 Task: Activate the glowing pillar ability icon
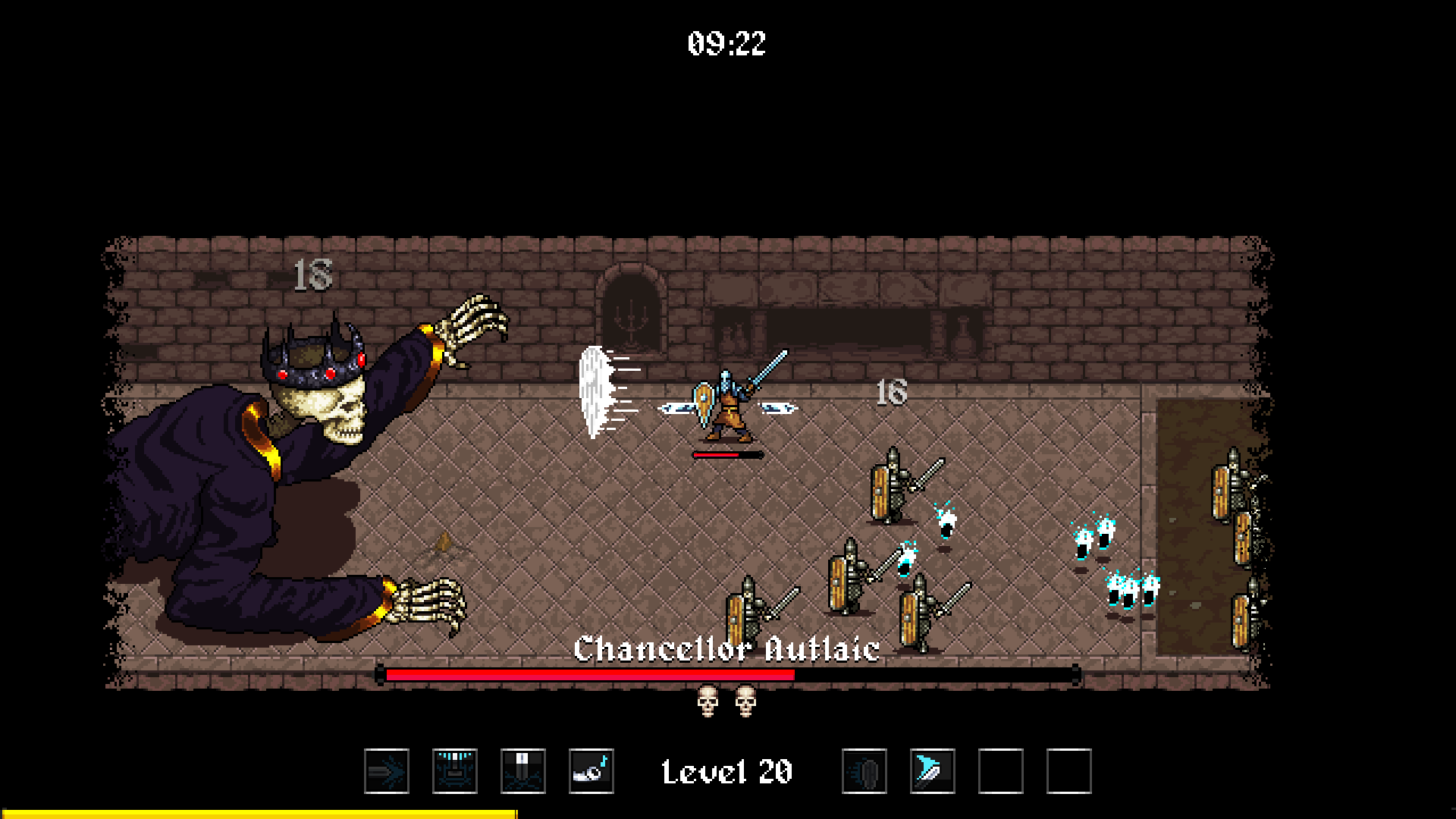tap(455, 771)
